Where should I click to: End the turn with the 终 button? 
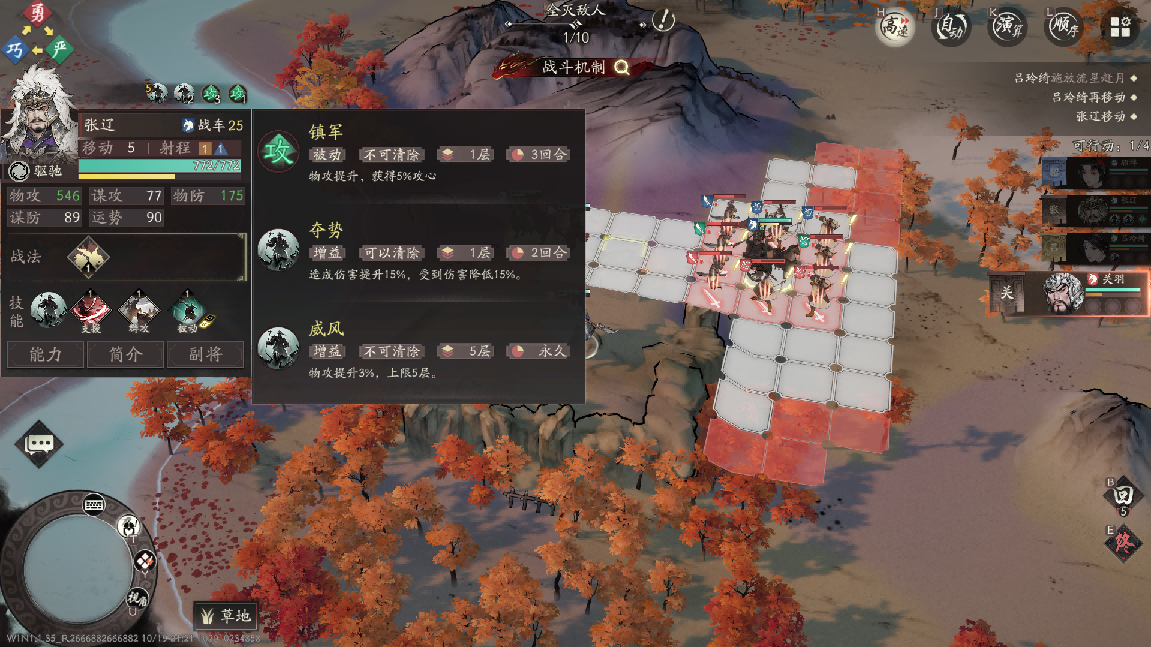tap(1124, 543)
